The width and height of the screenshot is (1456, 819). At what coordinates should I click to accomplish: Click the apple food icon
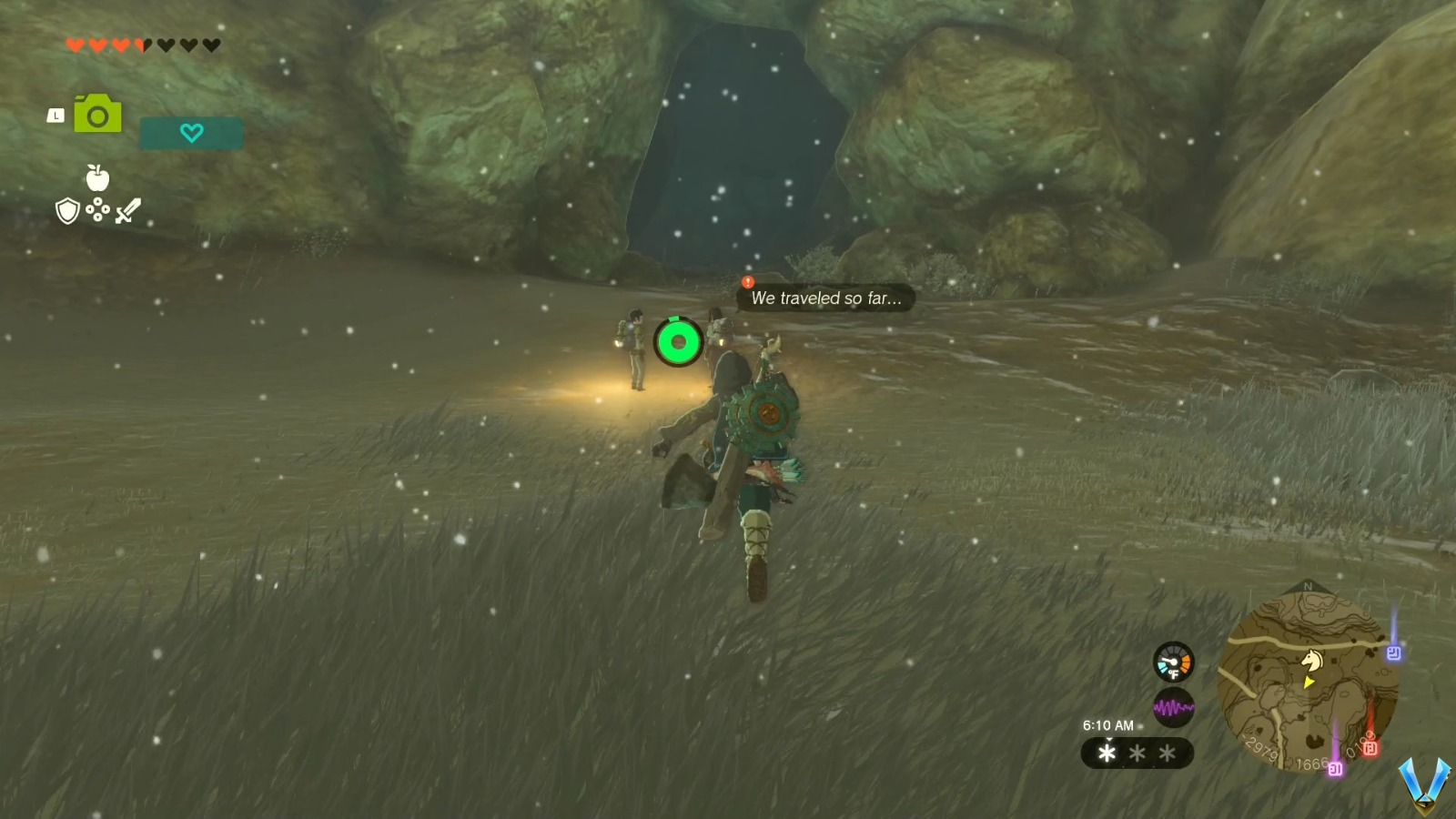(96, 179)
